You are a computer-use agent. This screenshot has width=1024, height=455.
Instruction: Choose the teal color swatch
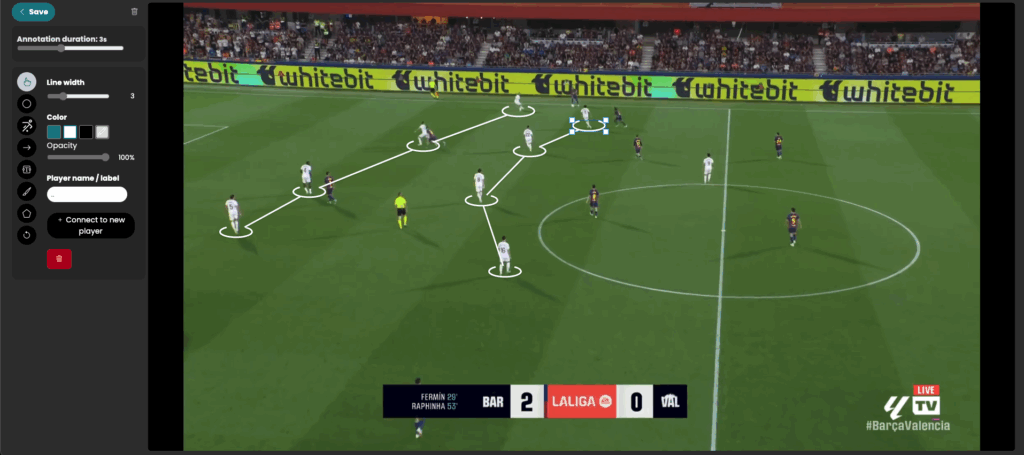(x=54, y=132)
